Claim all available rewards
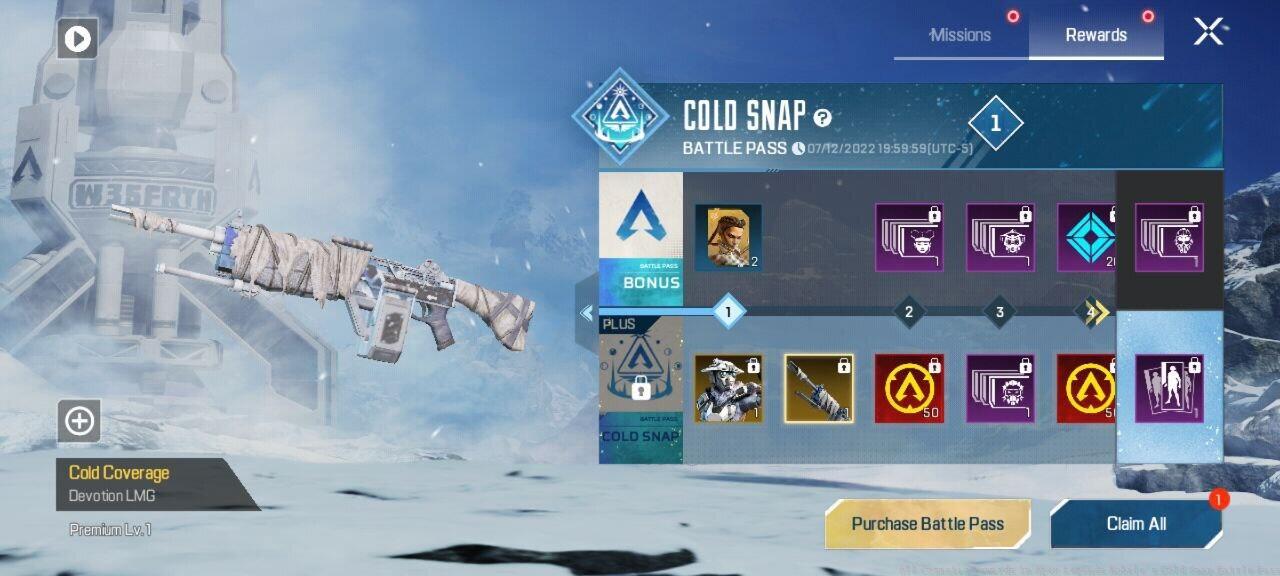Viewport: 1280px width, 576px height. (1136, 524)
